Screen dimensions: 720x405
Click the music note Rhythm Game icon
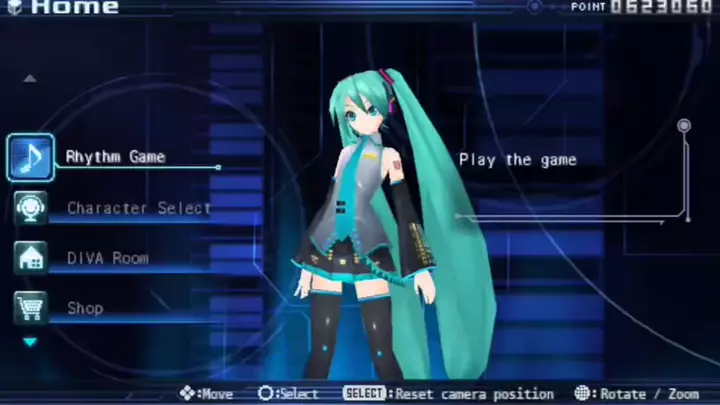[31, 157]
